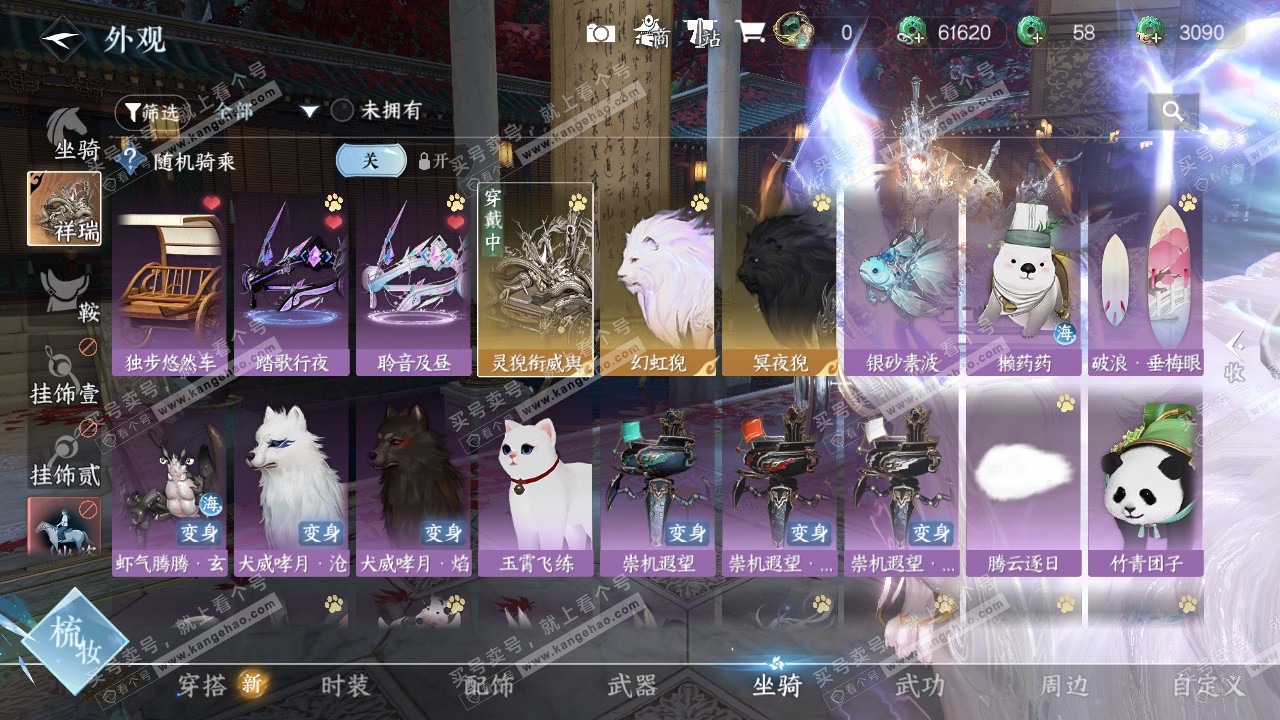Pick the 冥夜猊 black lion mount
This screenshot has width=1280, height=720.
tap(780, 283)
